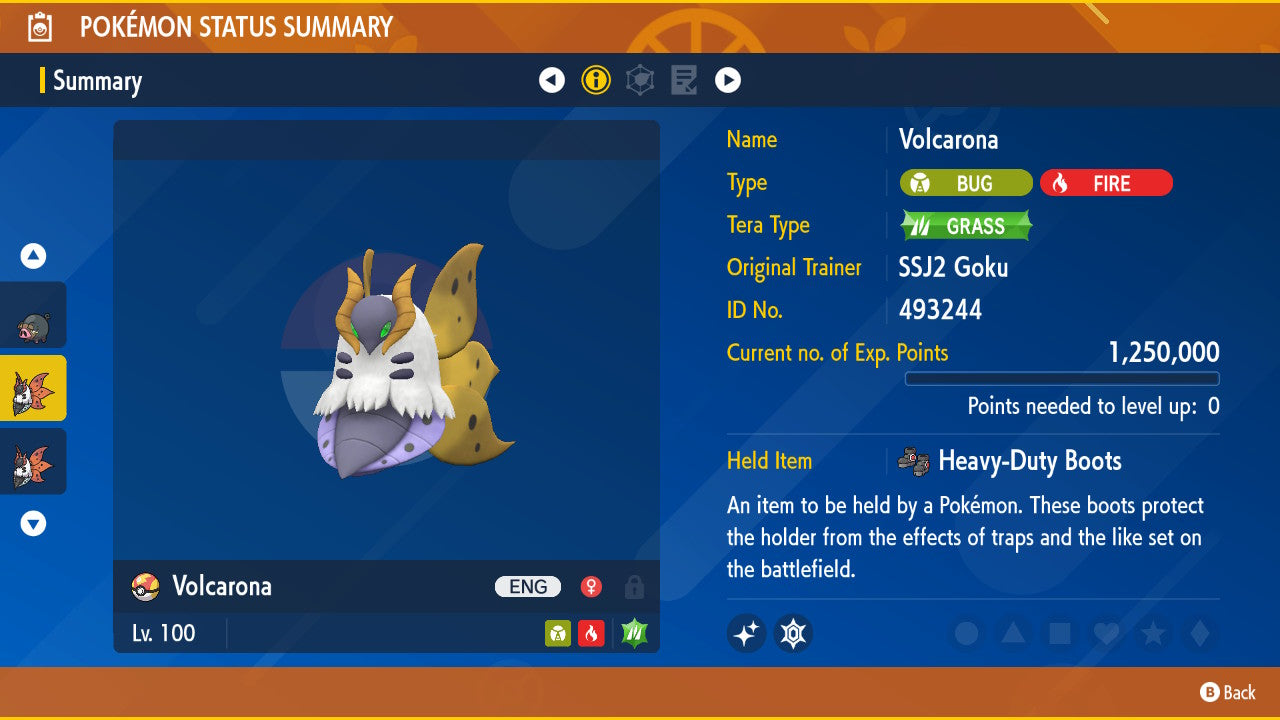Go to the previous summary page arrow

click(x=552, y=80)
